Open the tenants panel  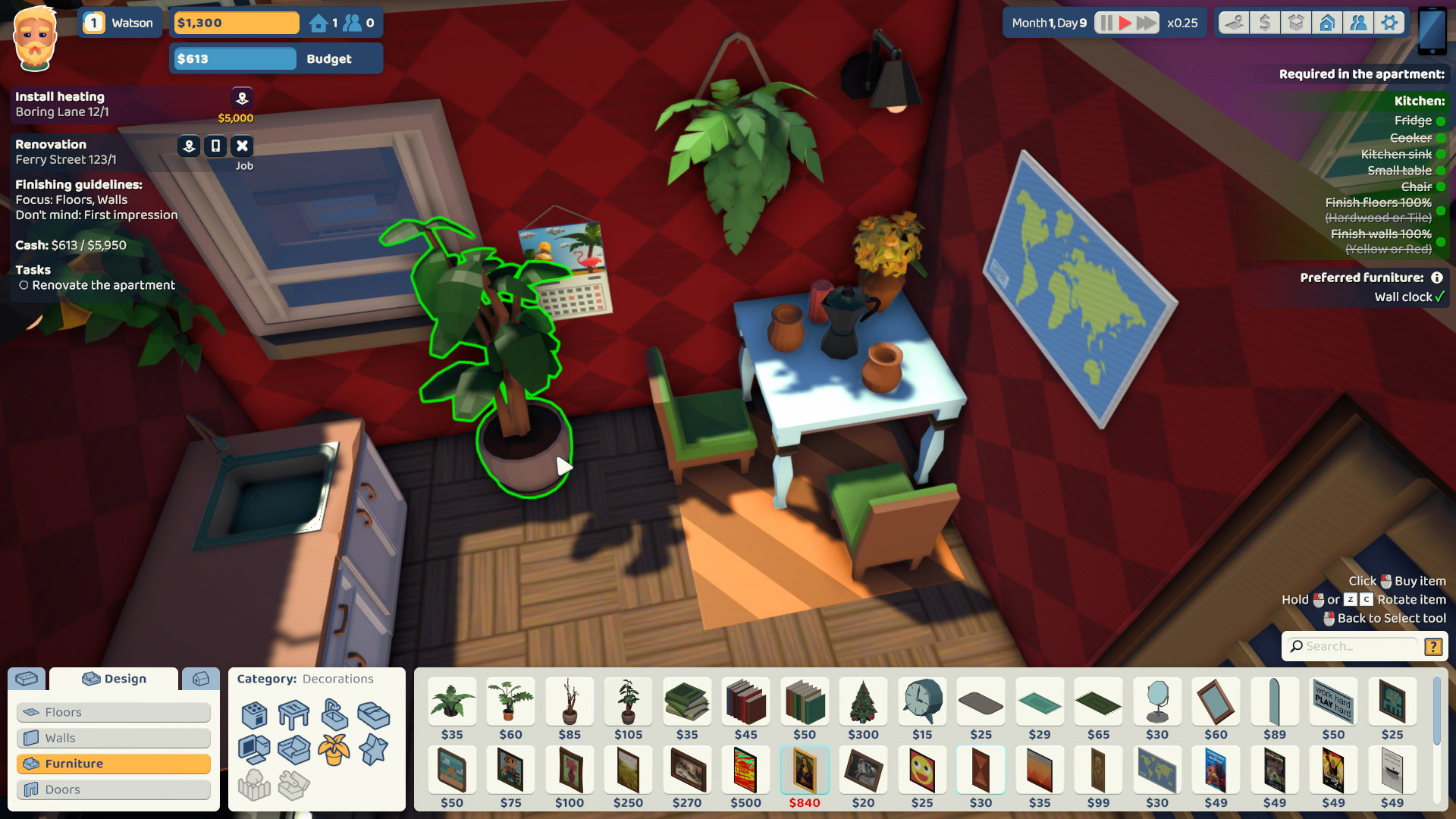tap(1359, 22)
